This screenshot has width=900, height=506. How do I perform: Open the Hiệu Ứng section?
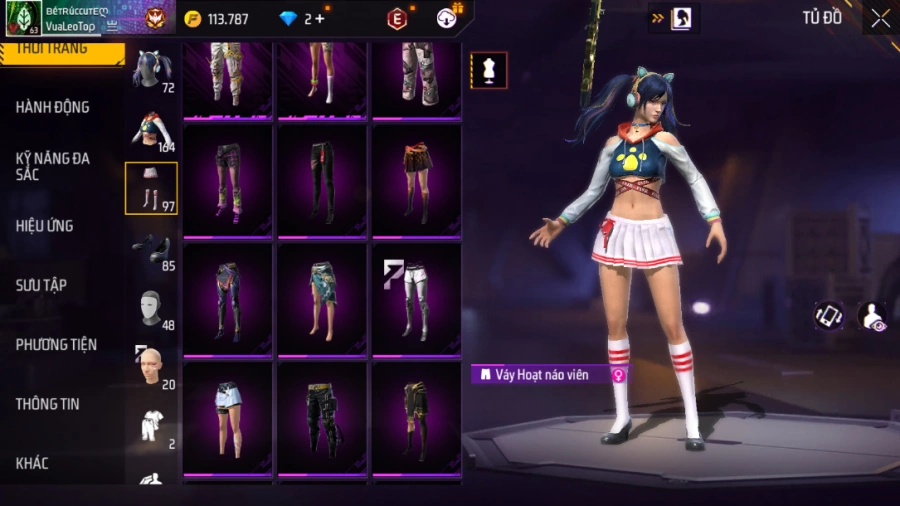pyautogui.click(x=44, y=226)
